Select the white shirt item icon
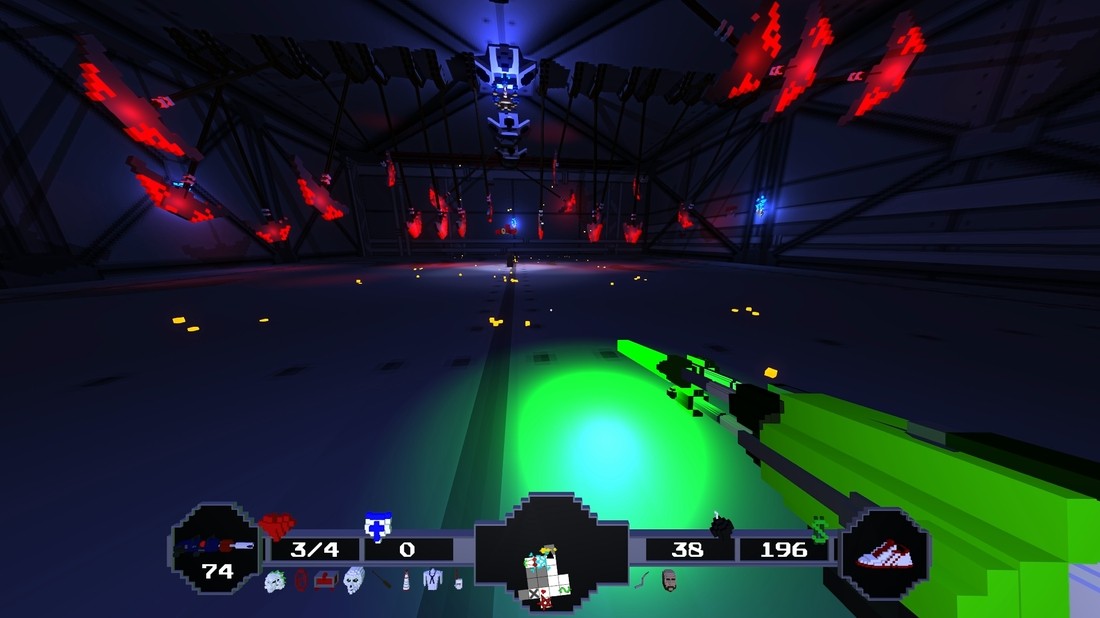This screenshot has height=618, width=1100. 432,580
